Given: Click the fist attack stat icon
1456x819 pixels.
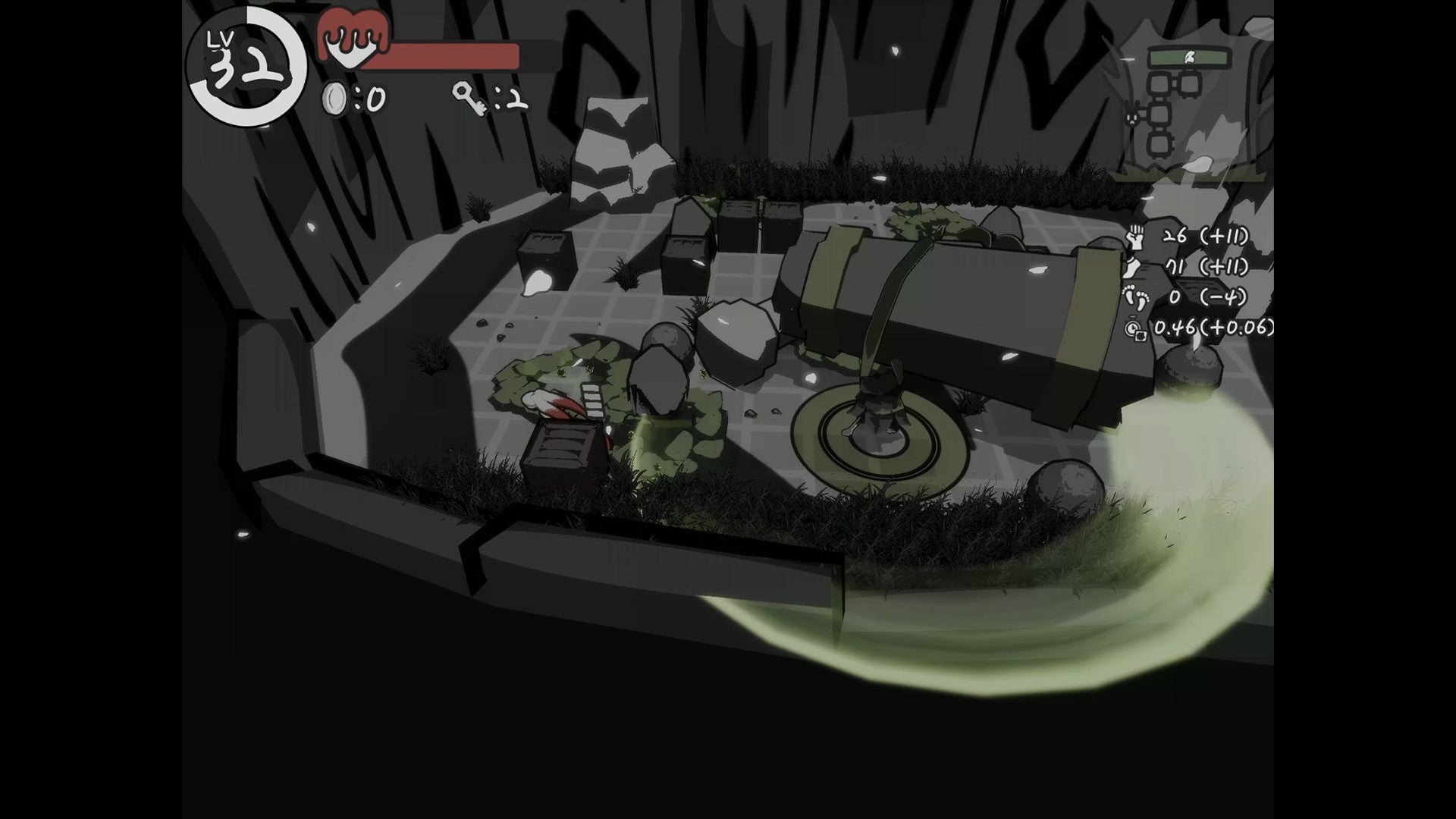Looking at the screenshot, I should pos(1136,238).
